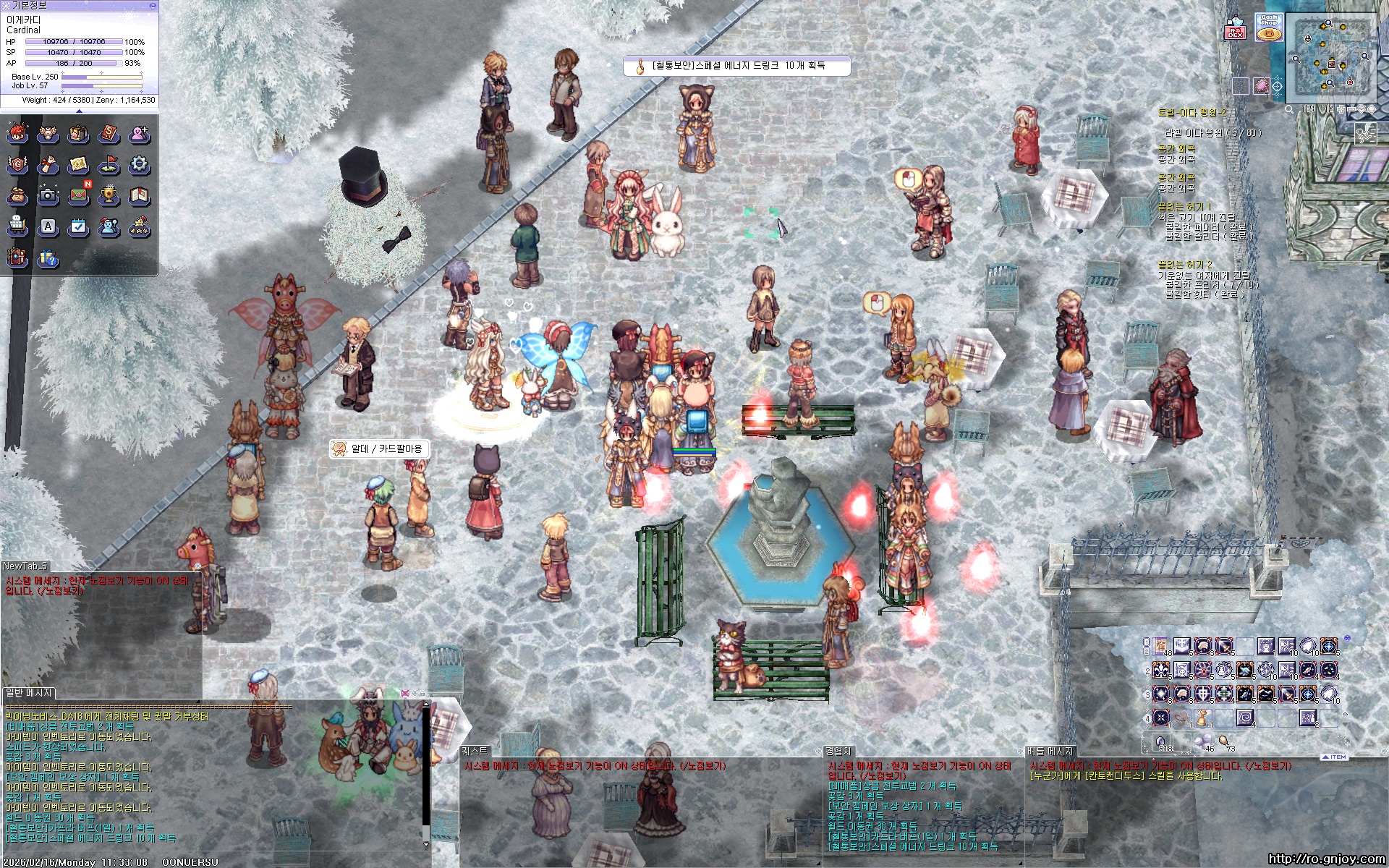Image resolution: width=1389 pixels, height=868 pixels.
Task: Open the world map parchment icon
Action: click(78, 165)
